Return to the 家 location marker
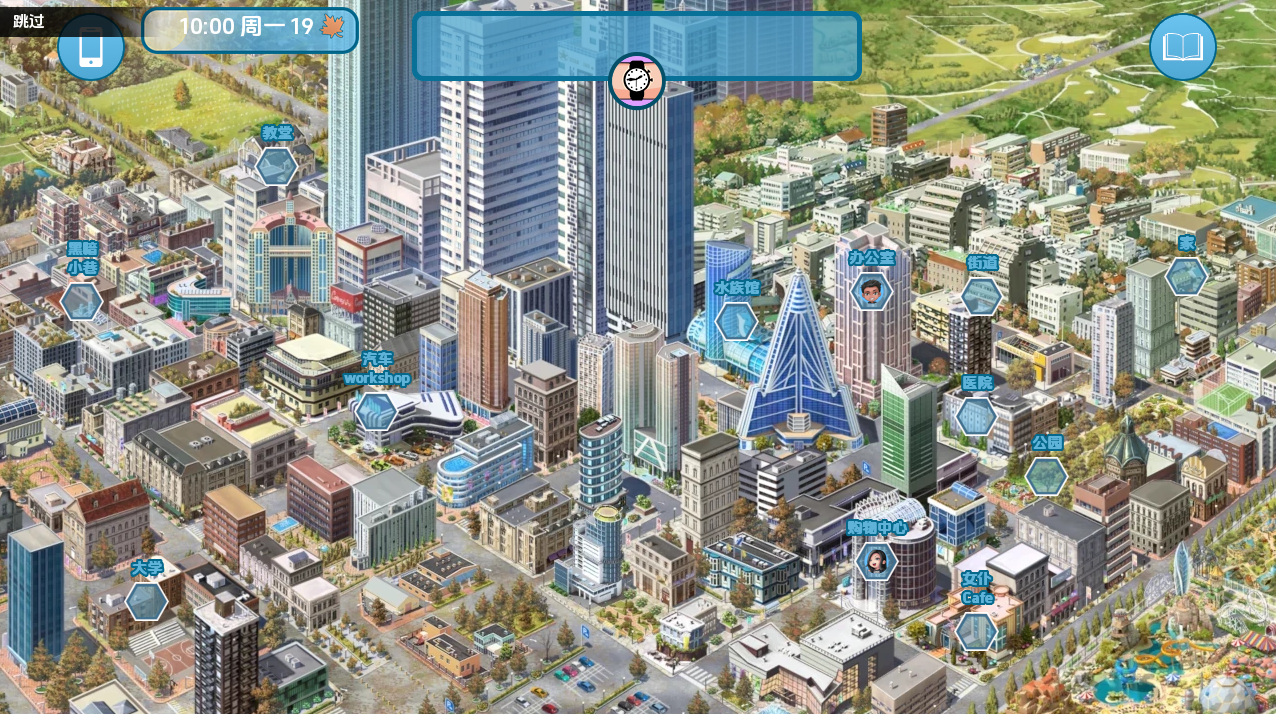 [1186, 276]
